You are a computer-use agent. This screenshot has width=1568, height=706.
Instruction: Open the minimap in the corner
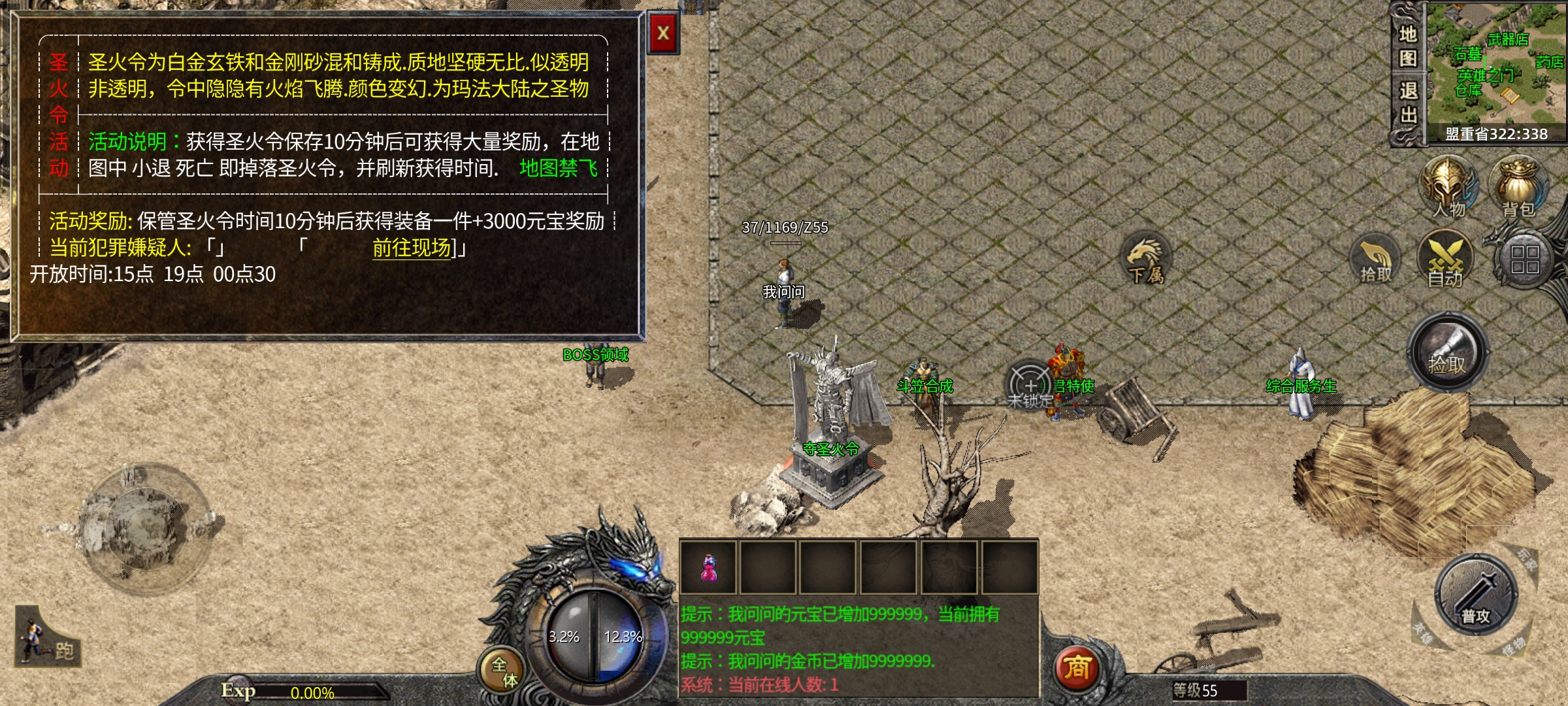pos(1496,65)
